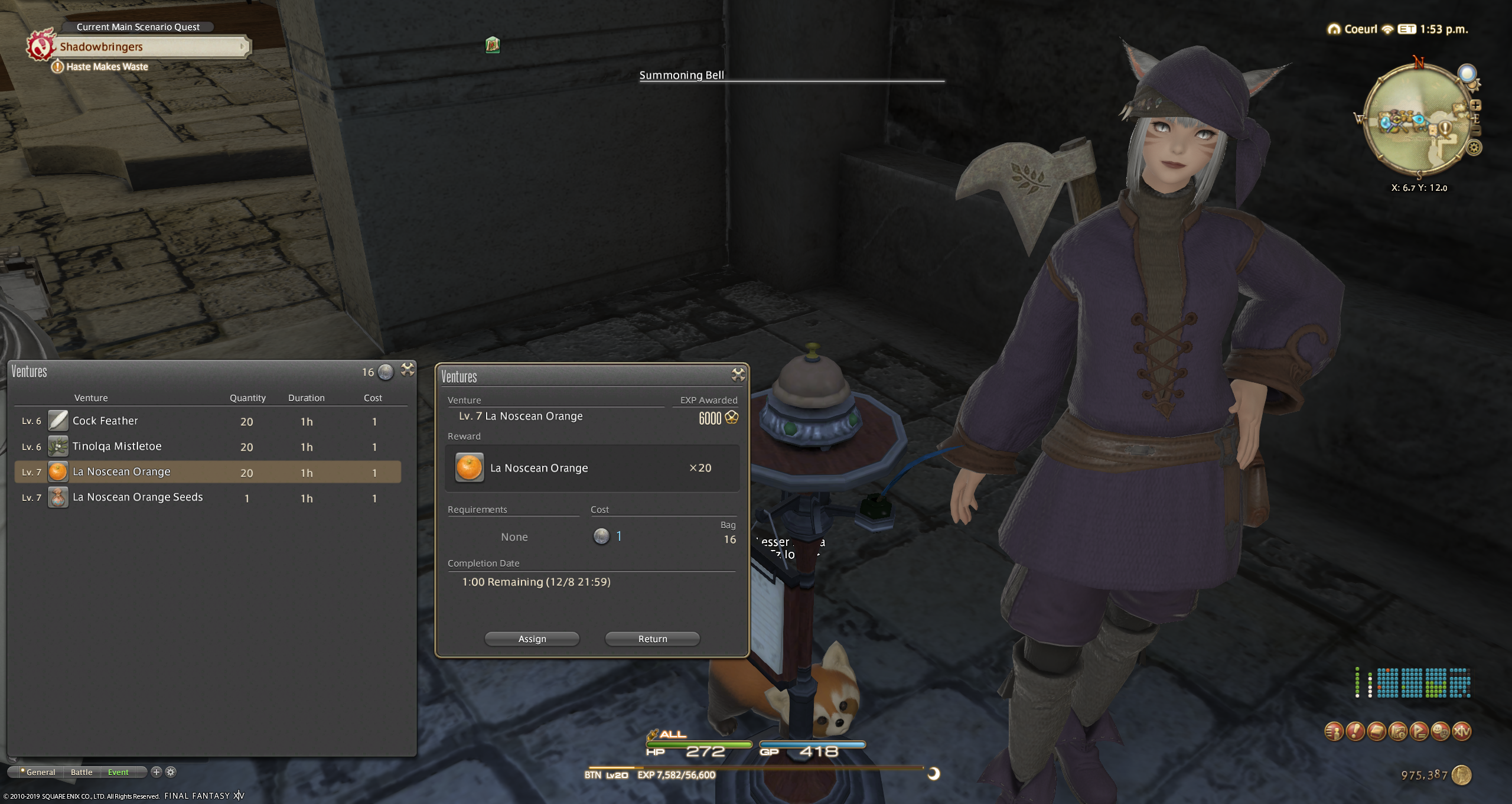Close the venture details window
1512x804 pixels.
coord(738,375)
